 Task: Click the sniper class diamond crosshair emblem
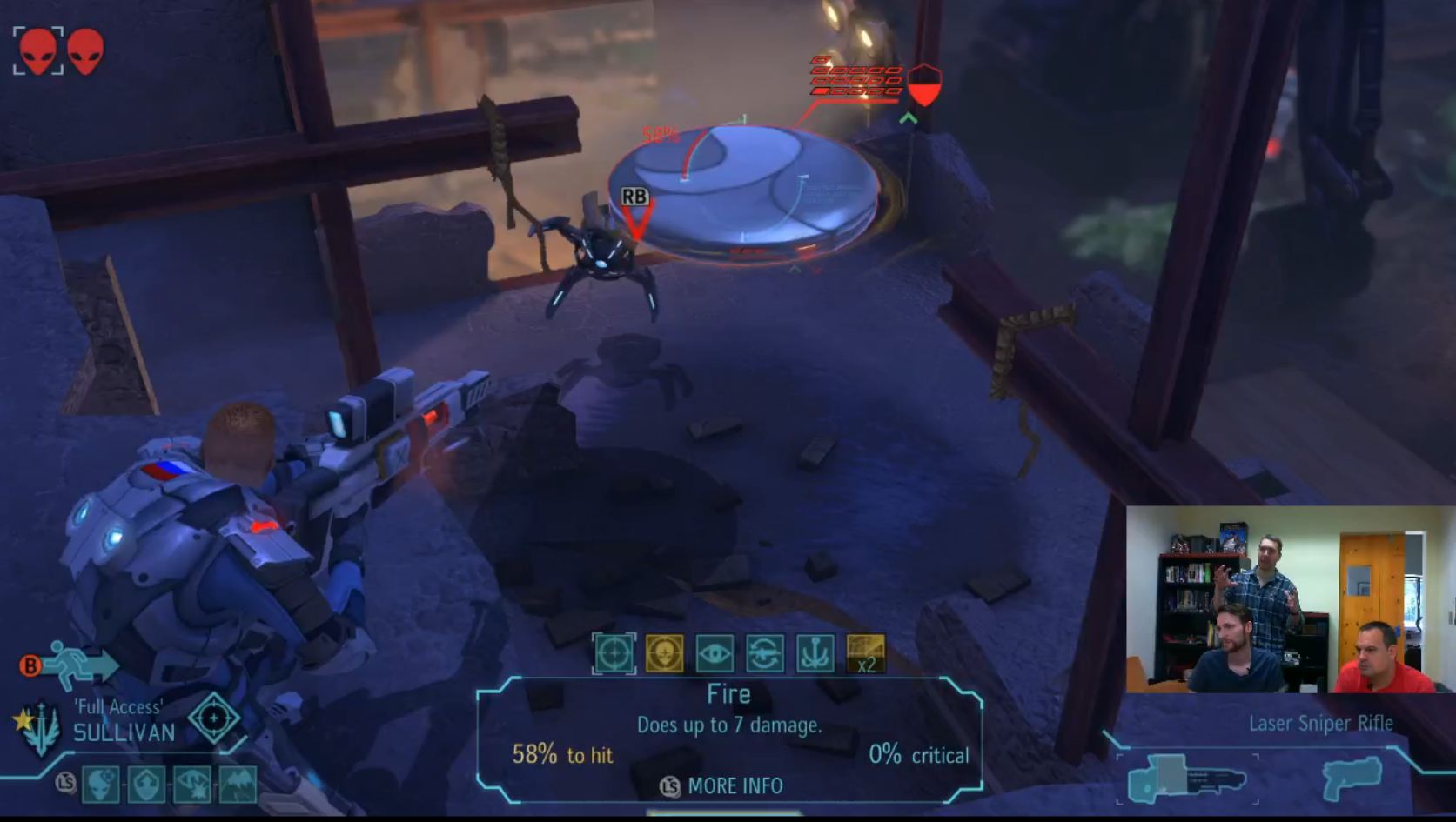[x=213, y=718]
